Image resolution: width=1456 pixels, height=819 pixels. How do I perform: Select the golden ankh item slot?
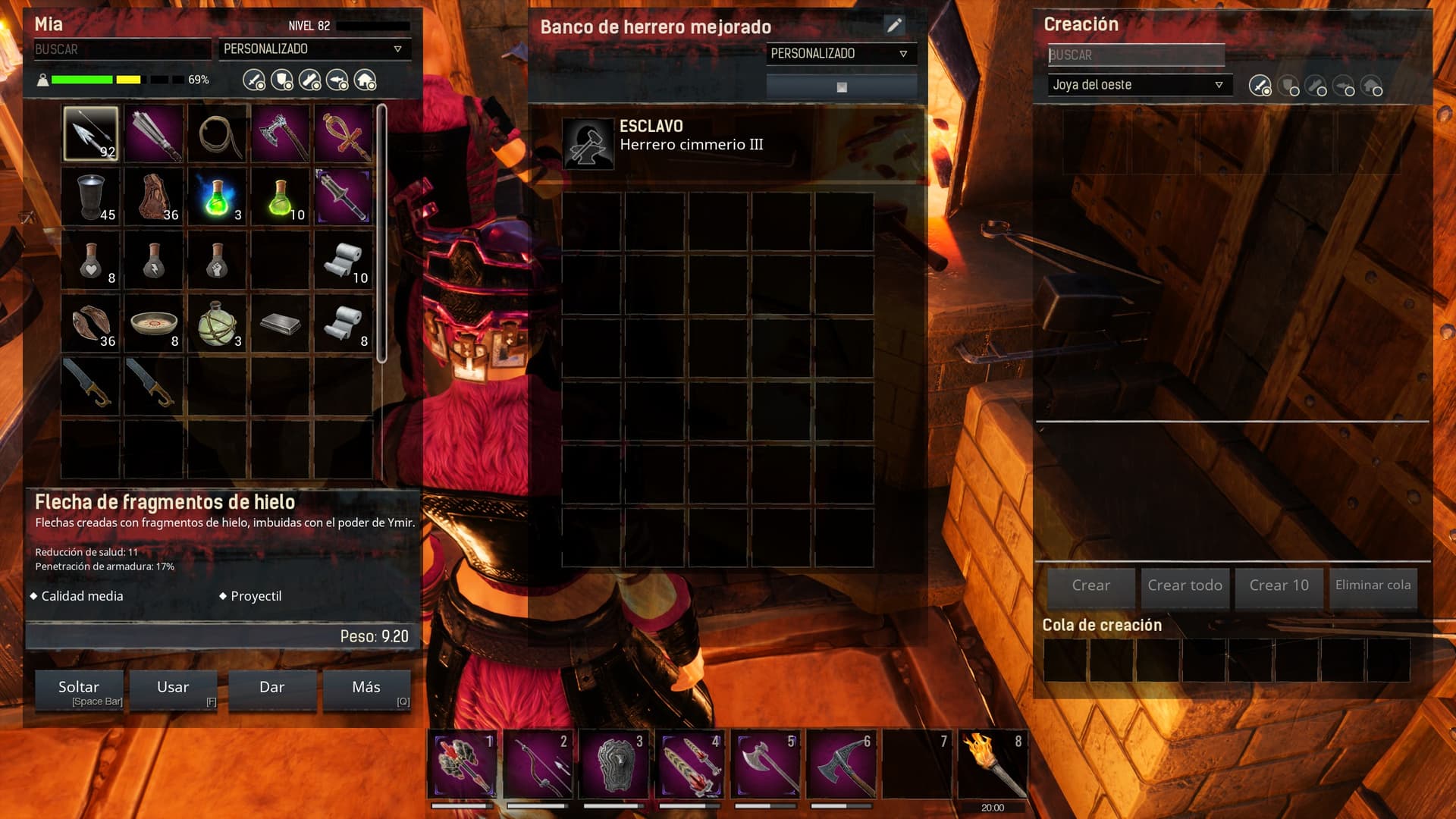click(x=344, y=133)
